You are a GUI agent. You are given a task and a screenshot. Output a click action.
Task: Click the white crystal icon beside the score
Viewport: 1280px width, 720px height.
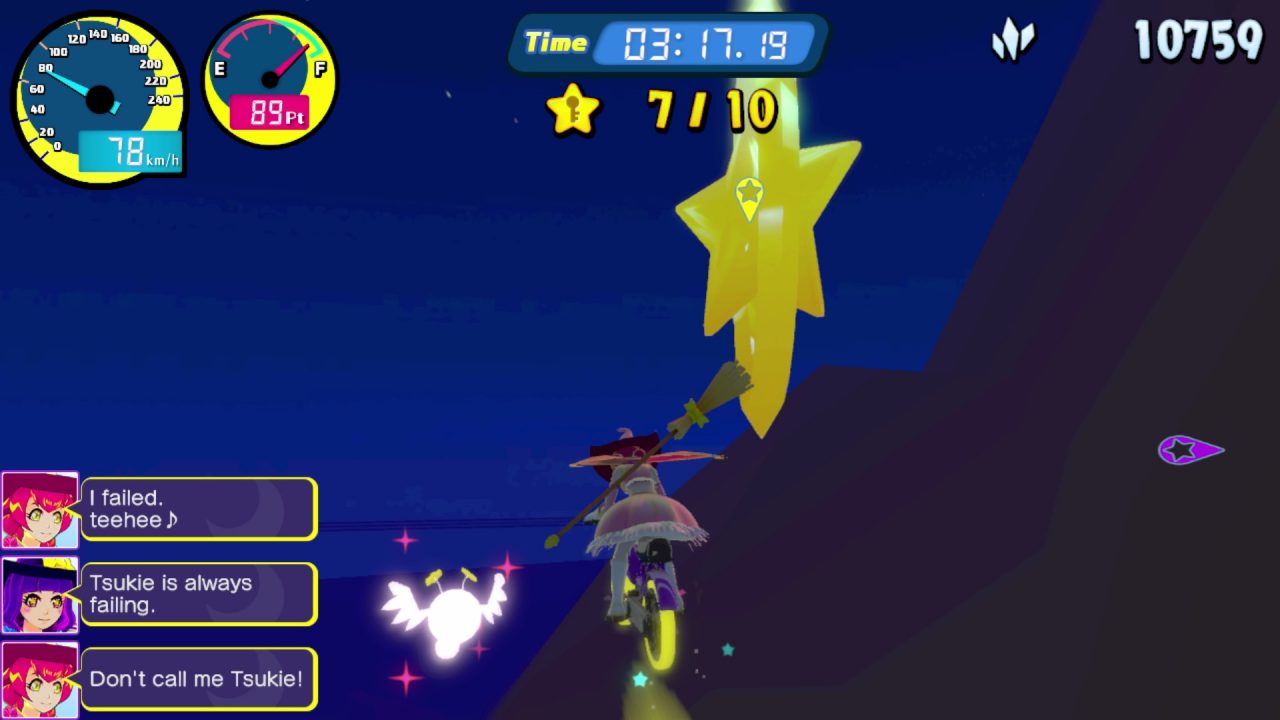[1012, 41]
